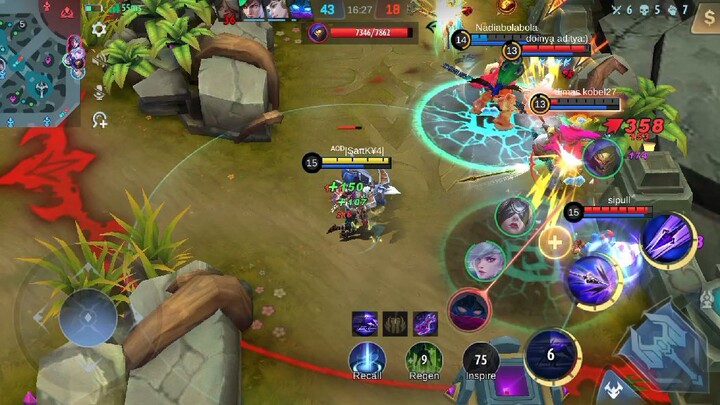Use the Recall spell

click(367, 357)
